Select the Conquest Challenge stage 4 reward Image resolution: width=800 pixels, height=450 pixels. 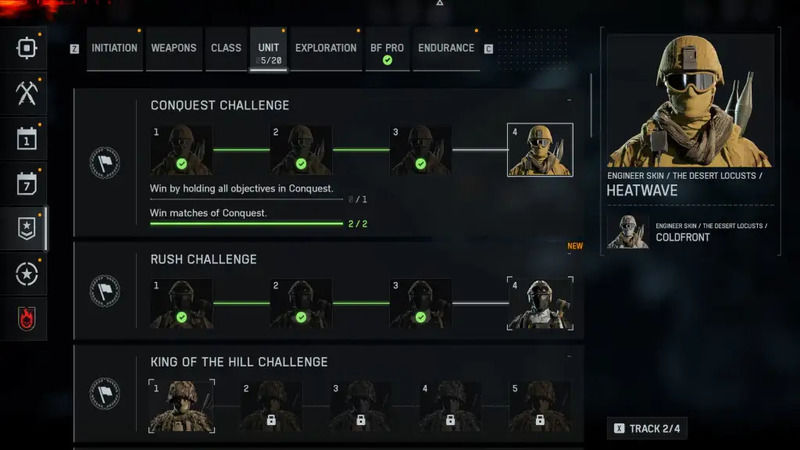(x=540, y=150)
